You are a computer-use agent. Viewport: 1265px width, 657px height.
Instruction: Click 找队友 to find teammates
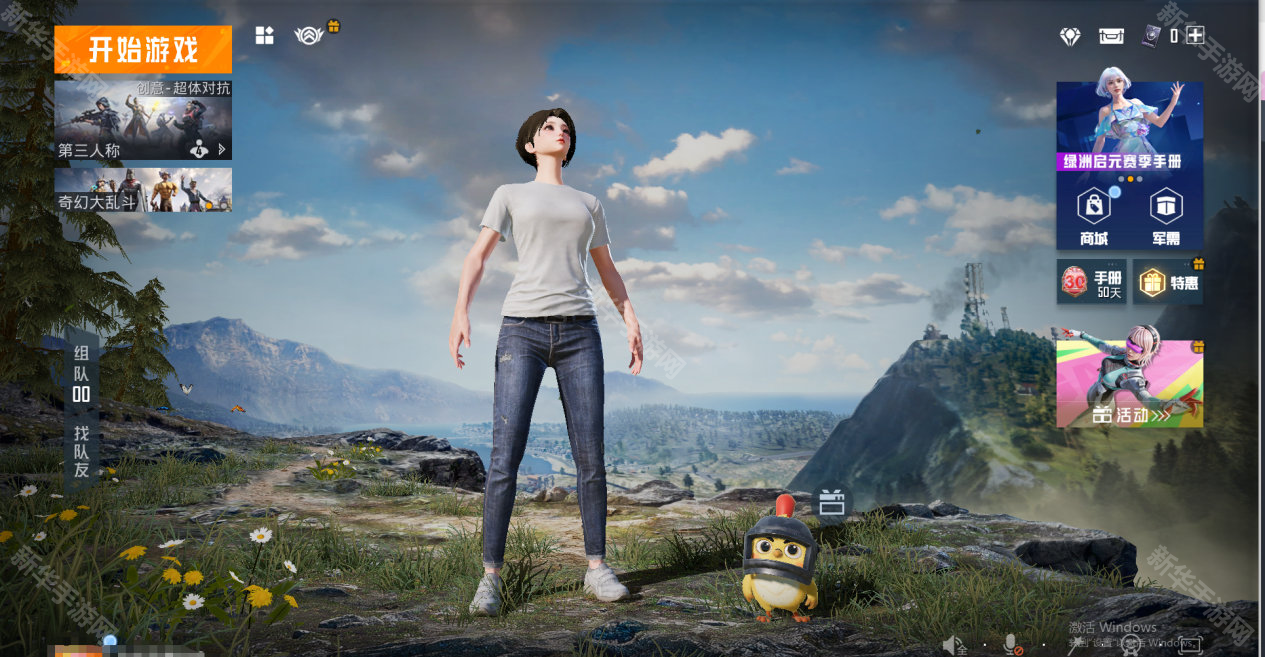81,450
